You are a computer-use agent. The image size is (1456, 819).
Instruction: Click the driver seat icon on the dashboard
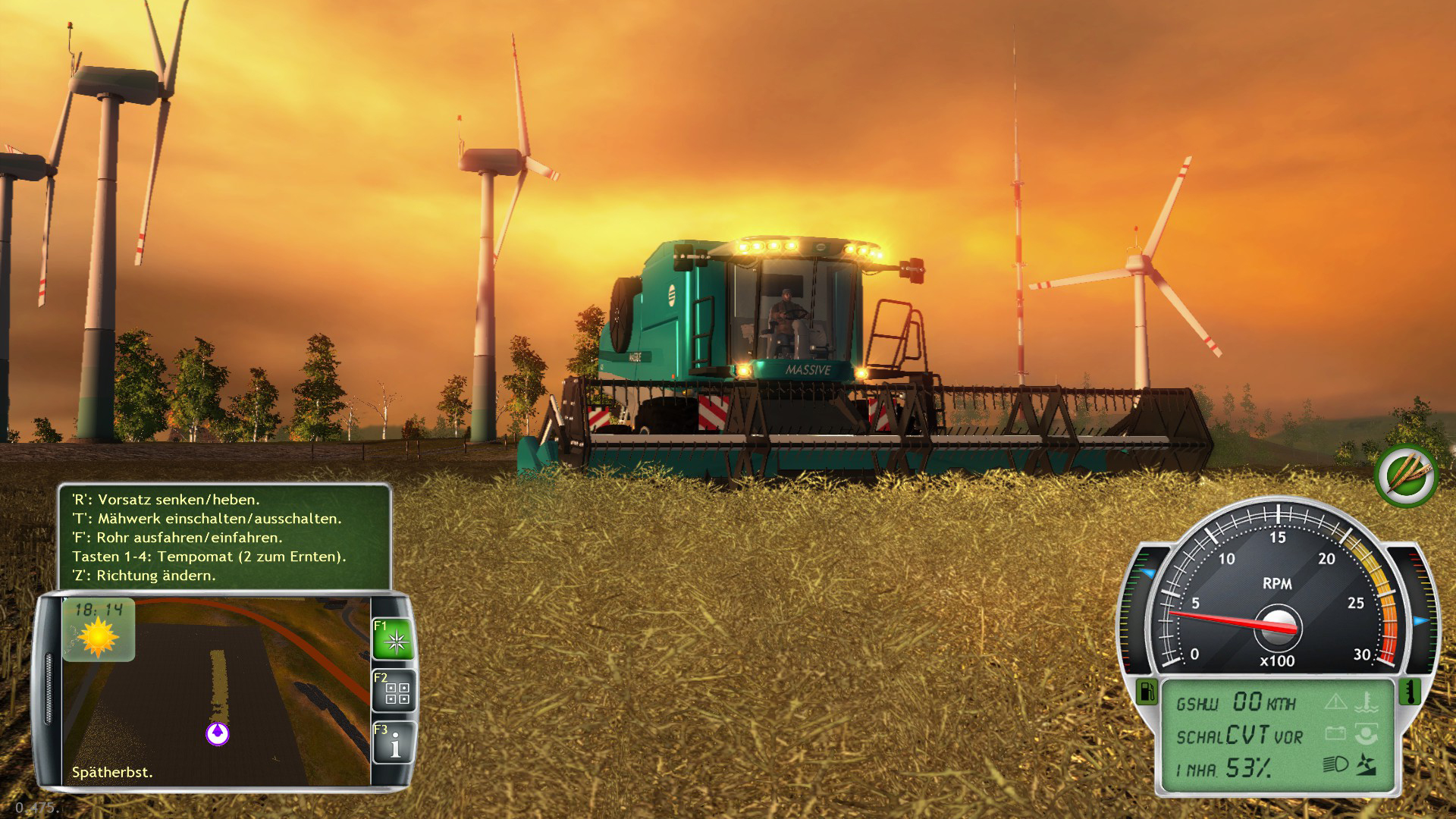(1367, 735)
